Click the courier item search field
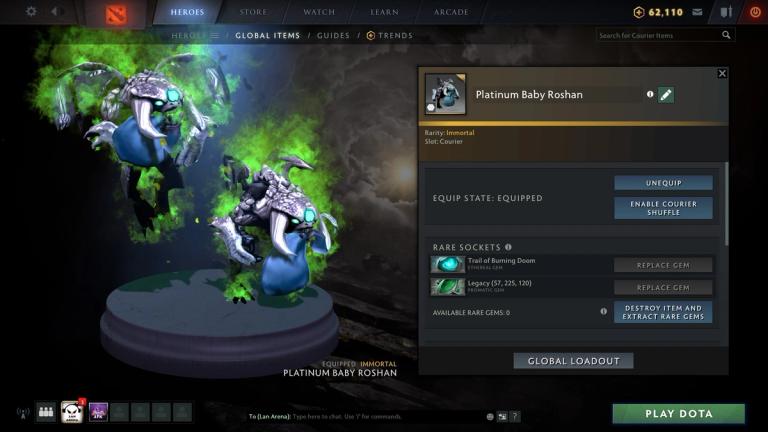This screenshot has width=768, height=432. coord(658,35)
